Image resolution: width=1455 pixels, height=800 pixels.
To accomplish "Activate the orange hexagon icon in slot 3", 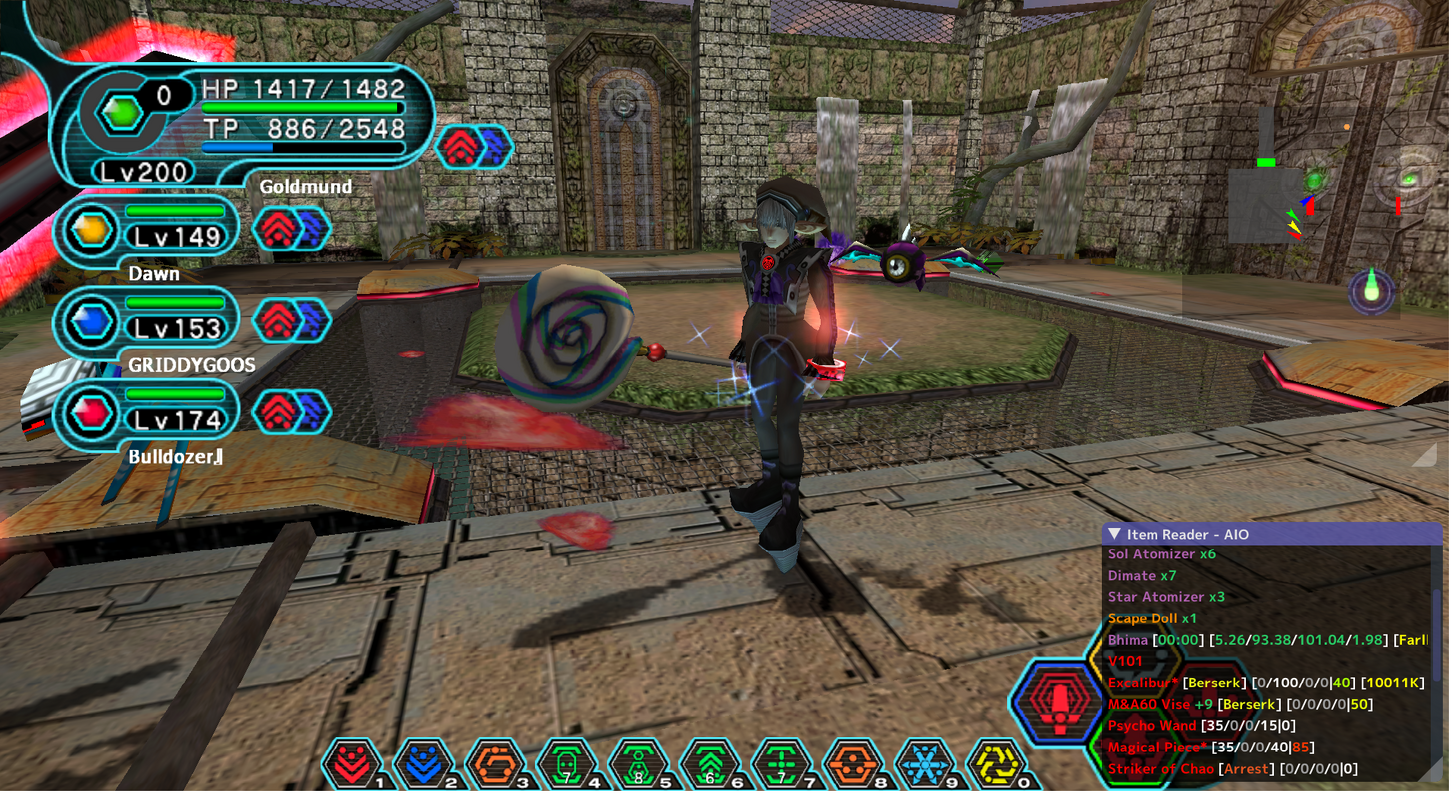I will click(494, 766).
